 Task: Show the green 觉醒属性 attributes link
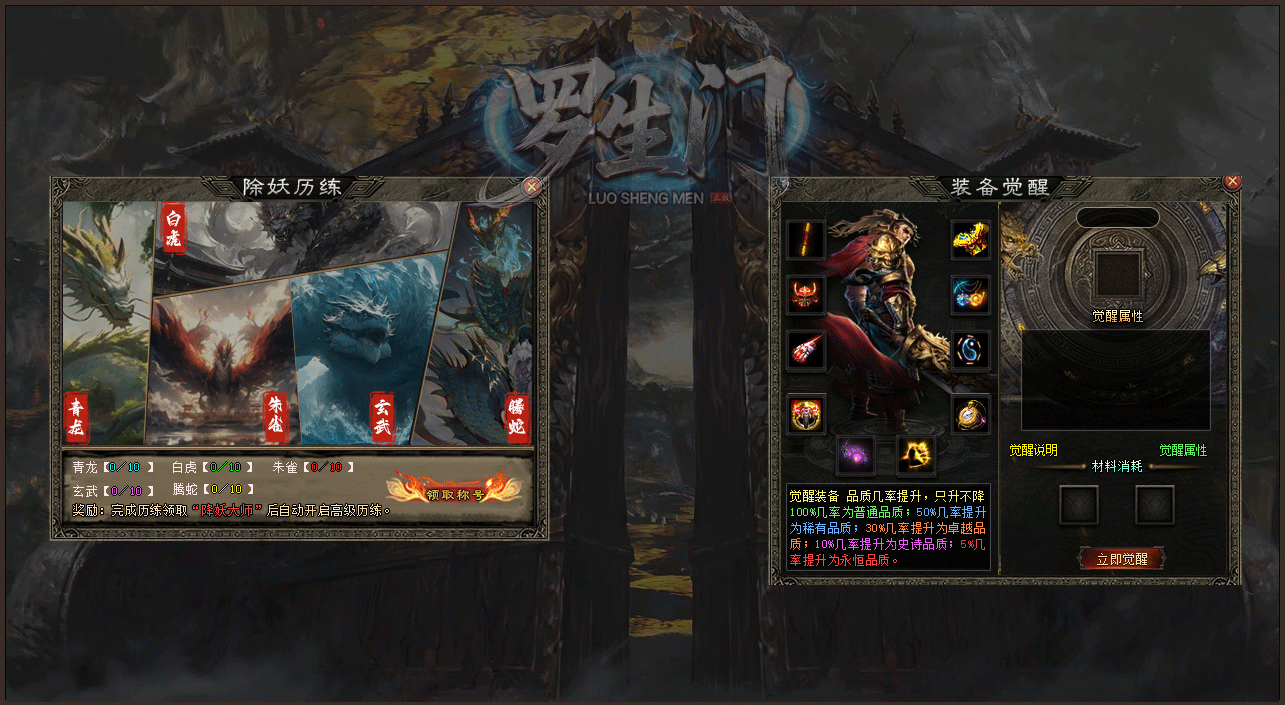[x=1183, y=451]
